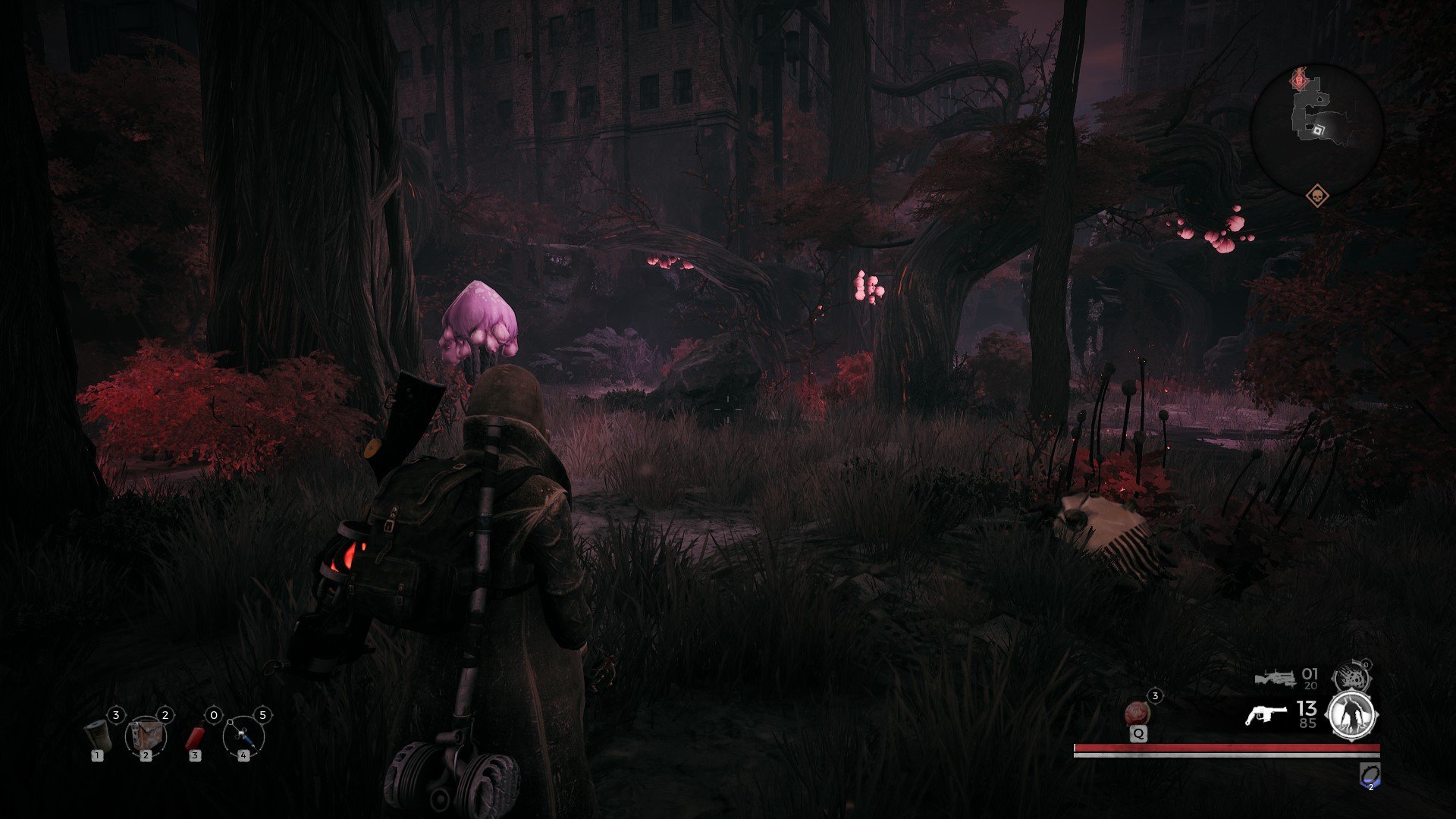The width and height of the screenshot is (1456, 819).
Task: Click the count bubble showing 5 above slot 4
Action: (263, 715)
